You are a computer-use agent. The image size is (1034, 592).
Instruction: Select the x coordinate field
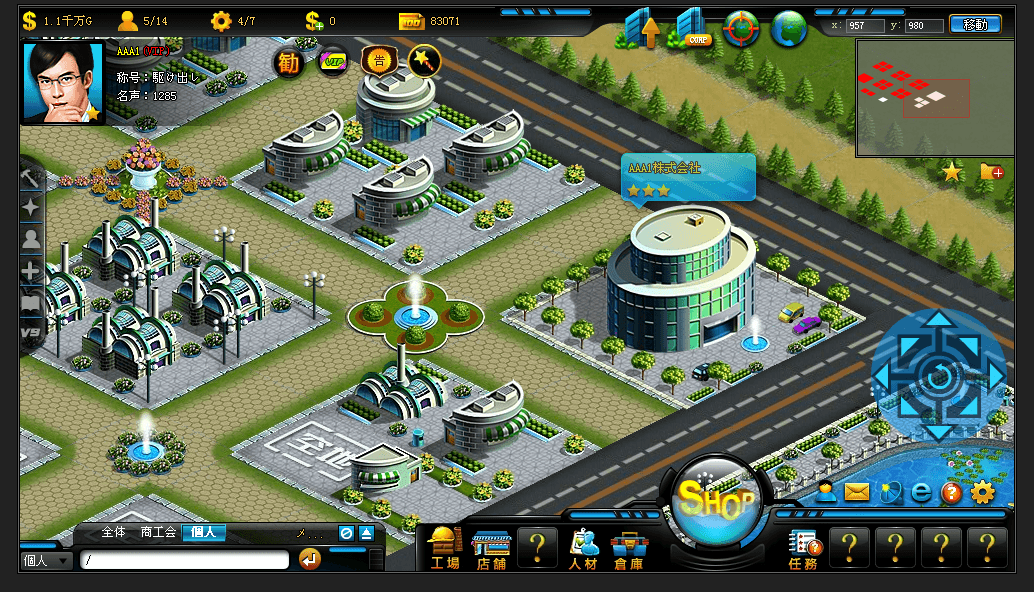pos(865,26)
